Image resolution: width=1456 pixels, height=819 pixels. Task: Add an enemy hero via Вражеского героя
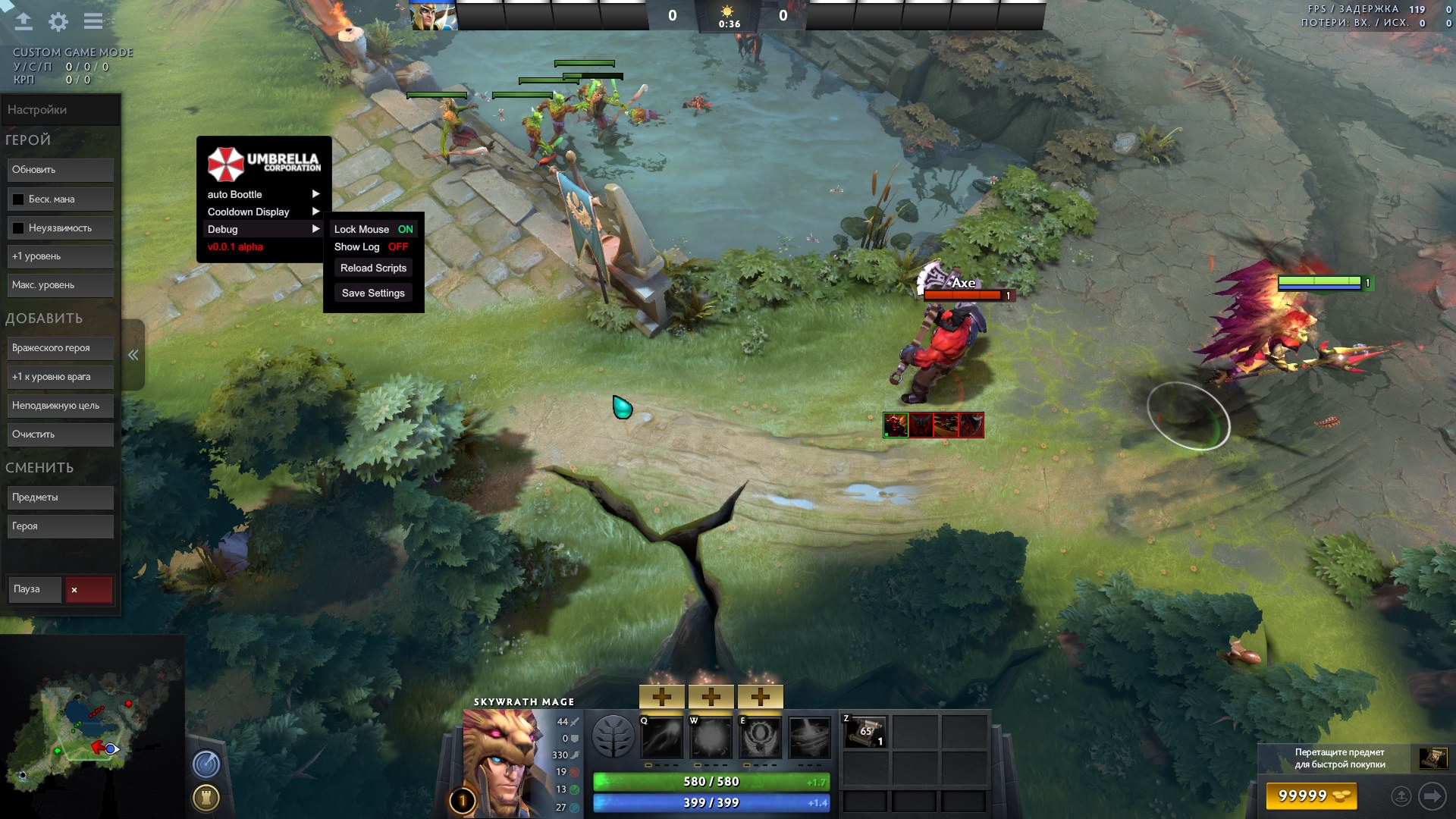61,348
